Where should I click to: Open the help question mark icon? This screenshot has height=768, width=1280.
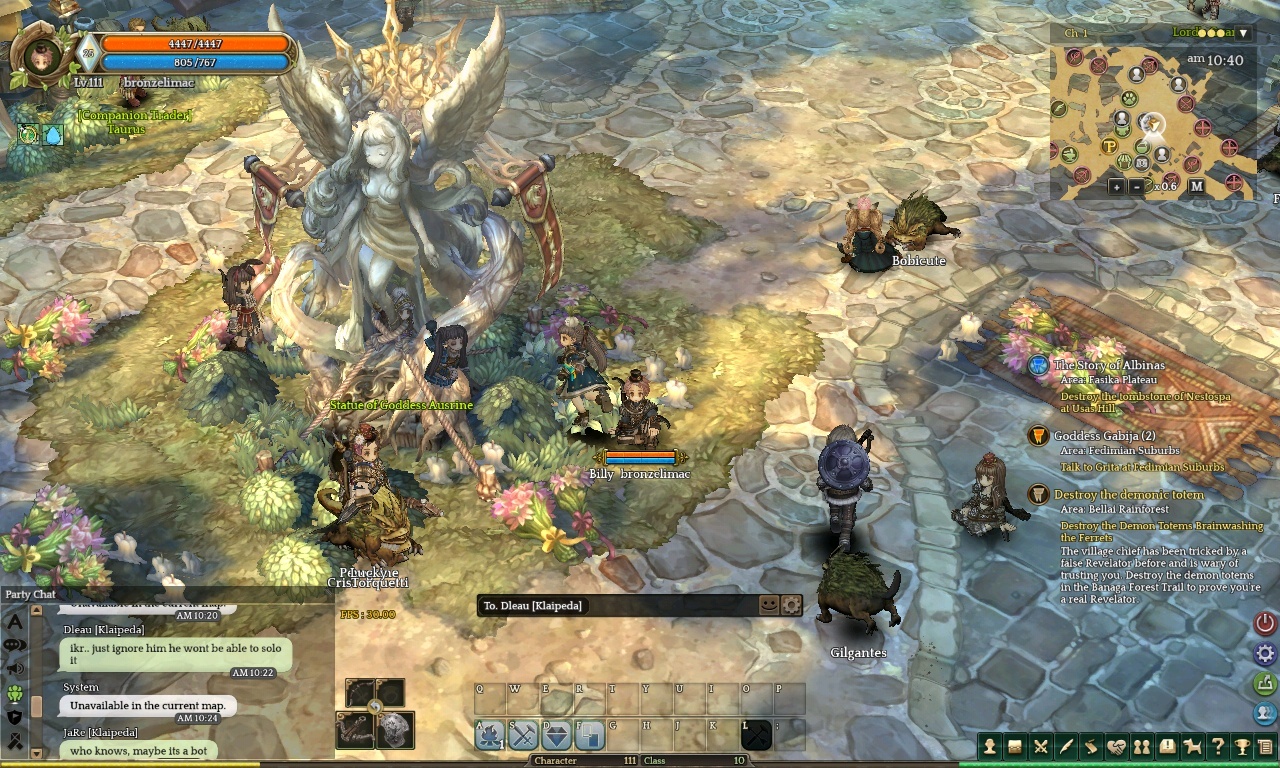click(x=1217, y=746)
